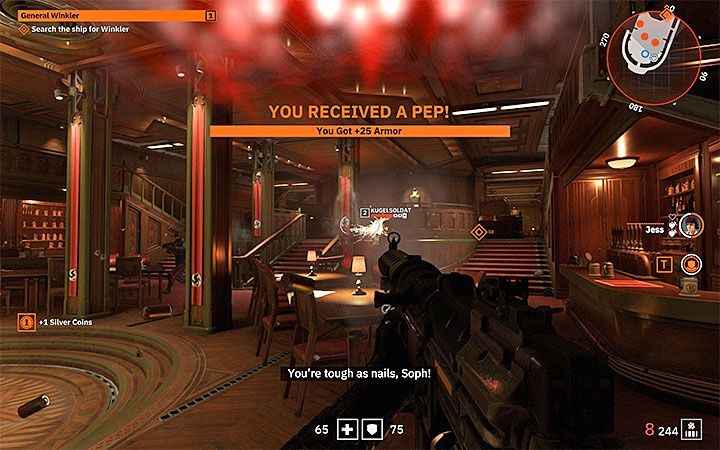Activate the armor pep signal icon
Screen dimensions: 720x450
pos(689,264)
